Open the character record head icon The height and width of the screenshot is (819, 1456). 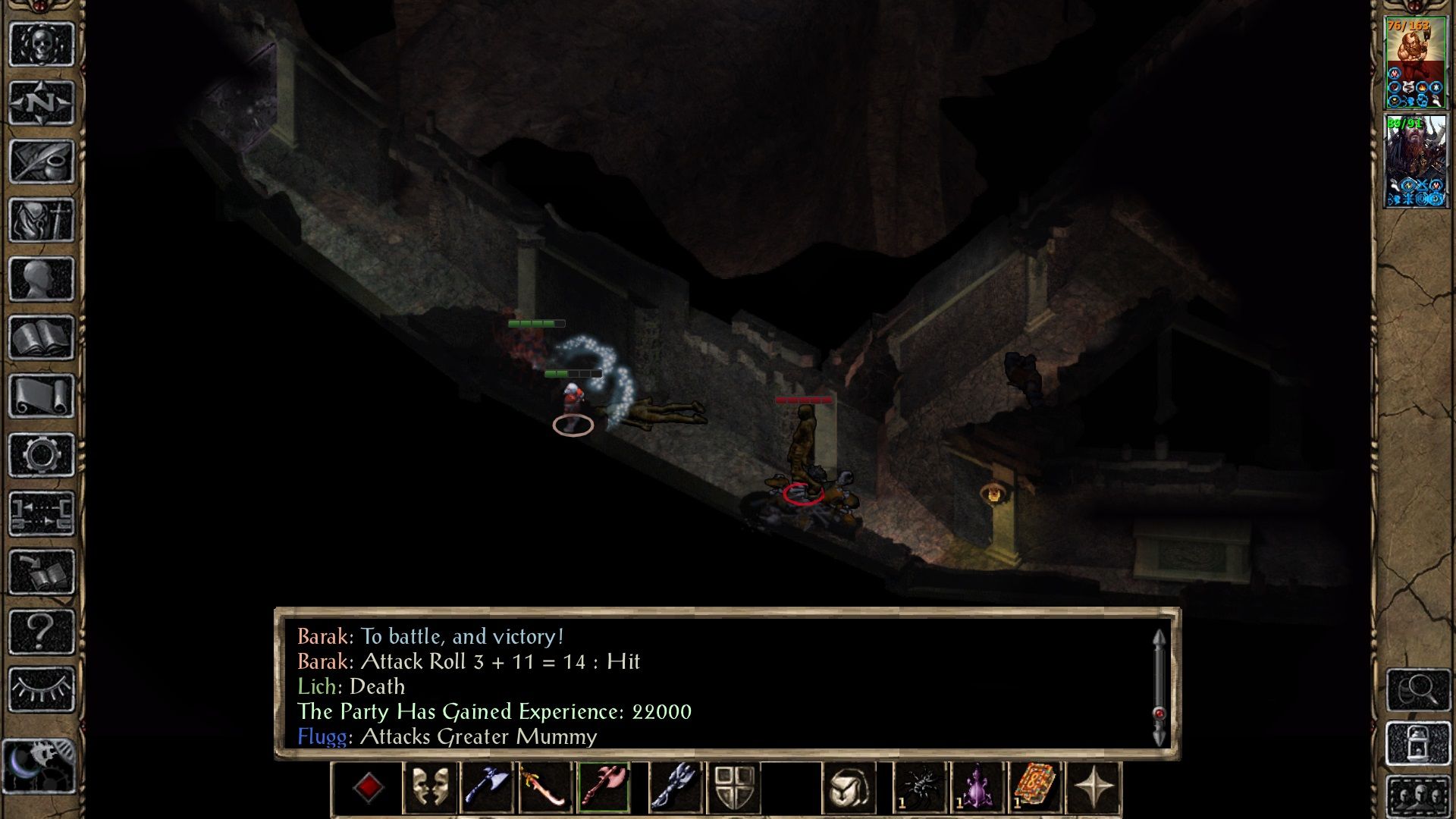click(x=42, y=279)
